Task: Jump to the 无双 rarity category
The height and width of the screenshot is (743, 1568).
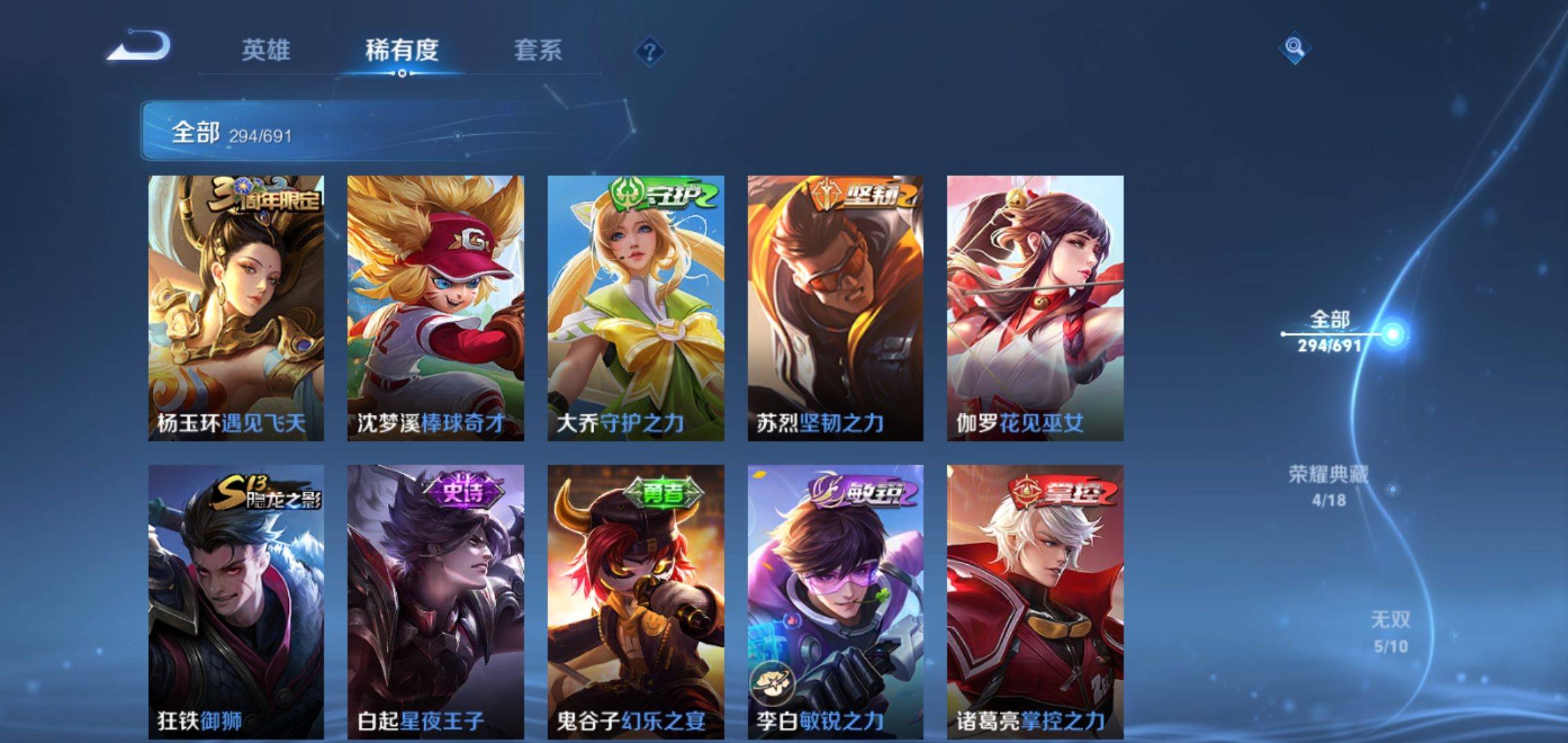Action: click(1390, 632)
